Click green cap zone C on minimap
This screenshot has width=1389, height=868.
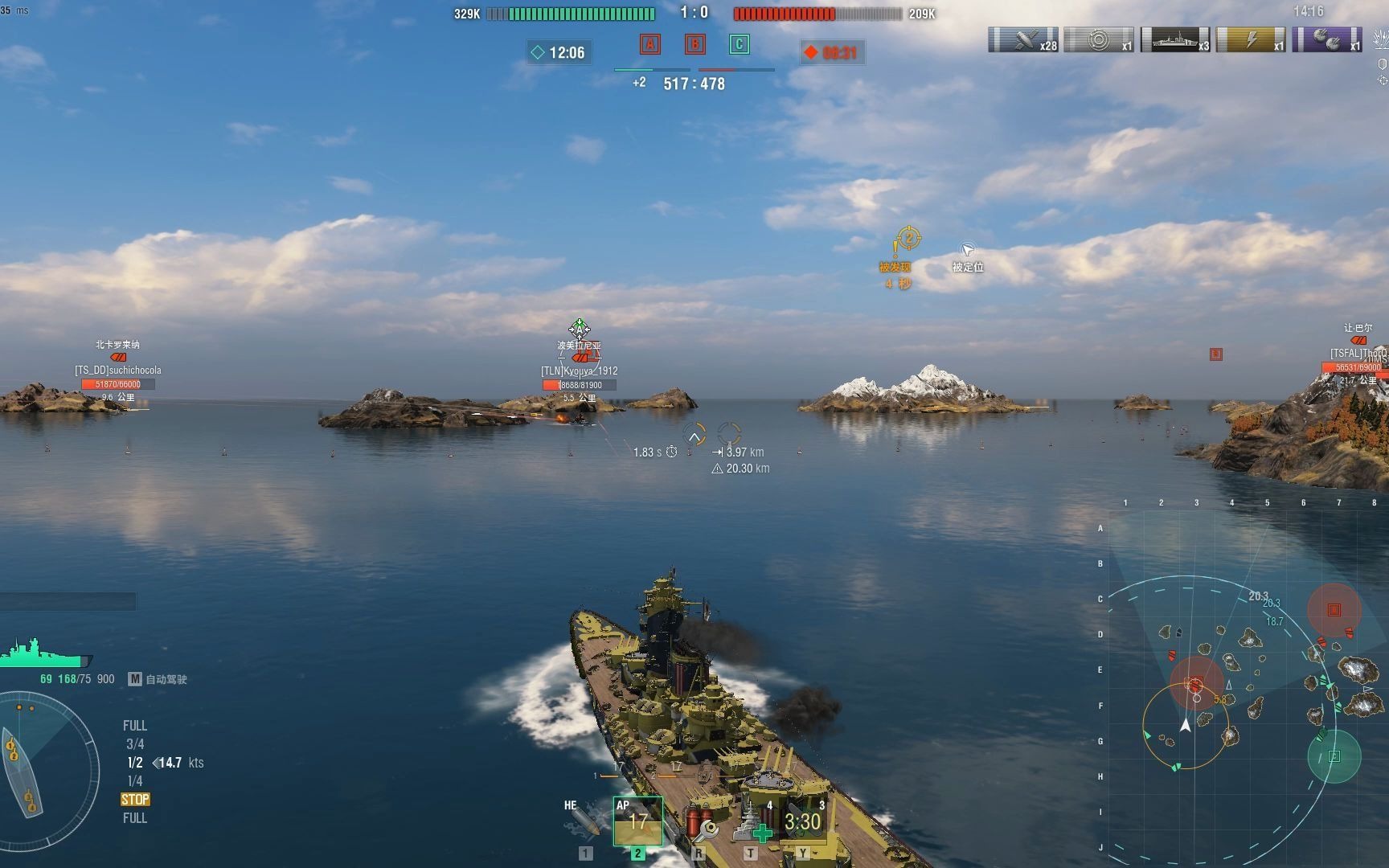tap(1334, 756)
